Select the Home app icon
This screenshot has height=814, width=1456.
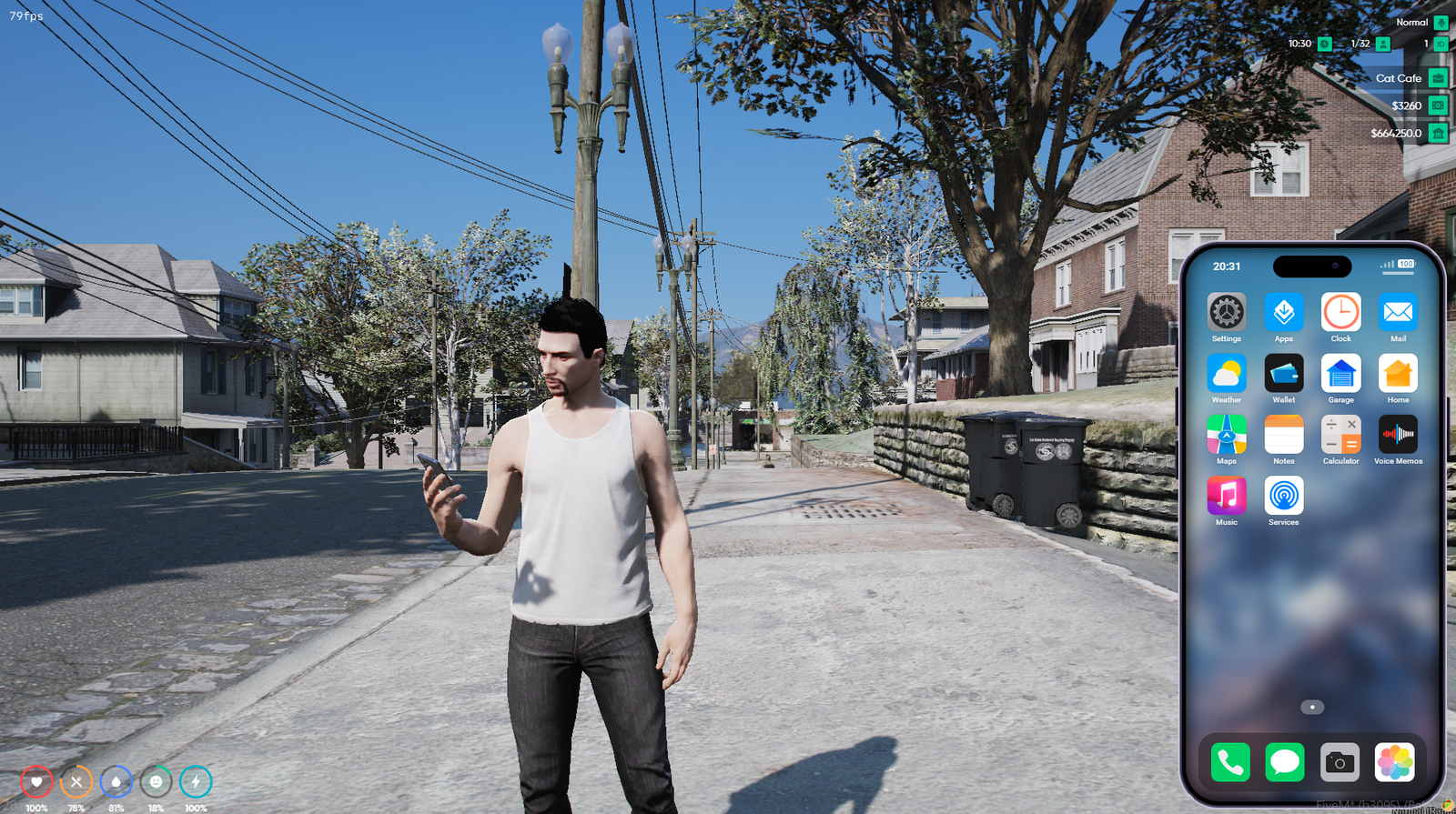1398,374
